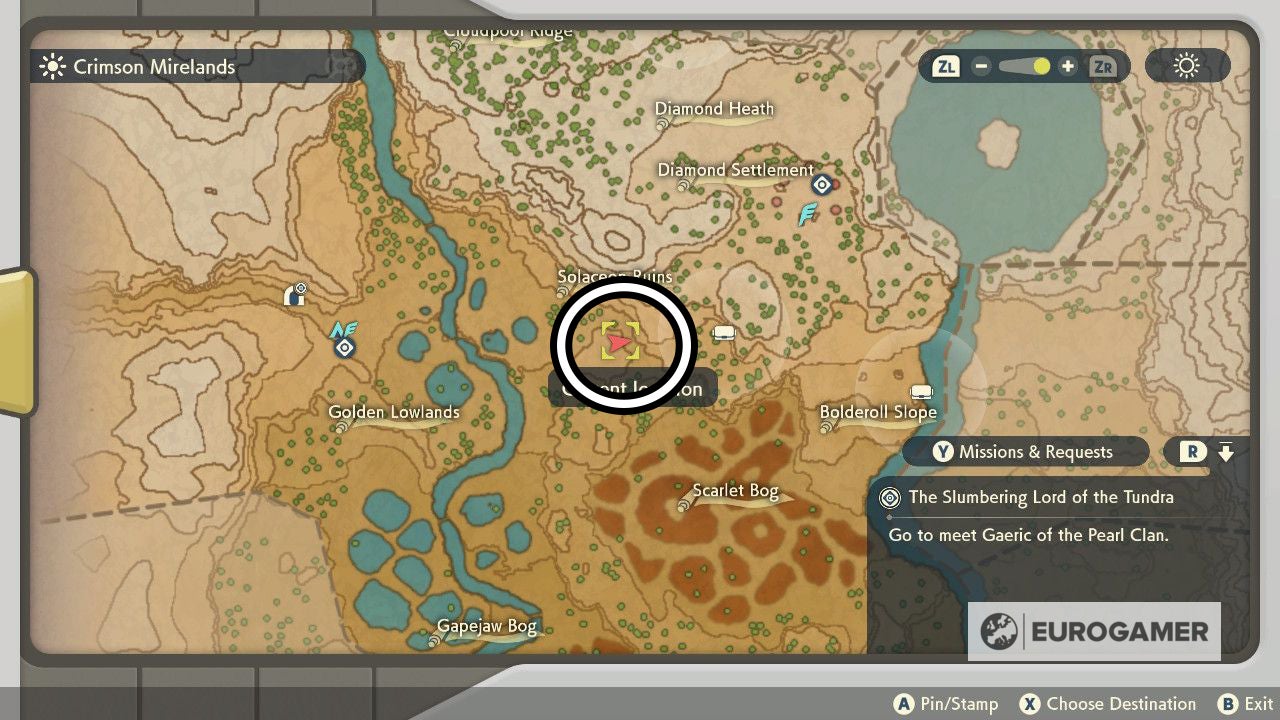Select the Diamond Settlement clan marker icon
This screenshot has width=1280, height=720.
(822, 184)
